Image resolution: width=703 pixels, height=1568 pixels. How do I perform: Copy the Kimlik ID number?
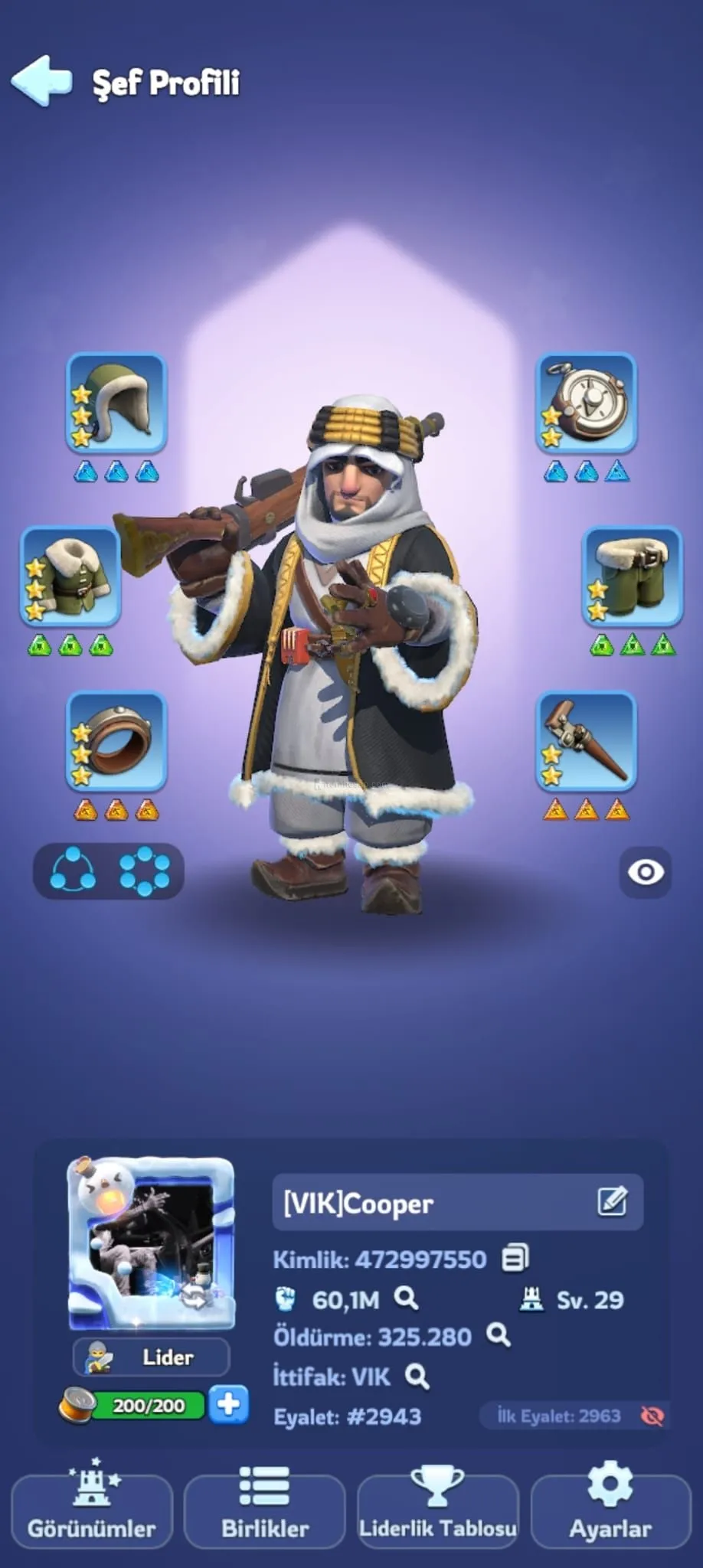tap(515, 1258)
